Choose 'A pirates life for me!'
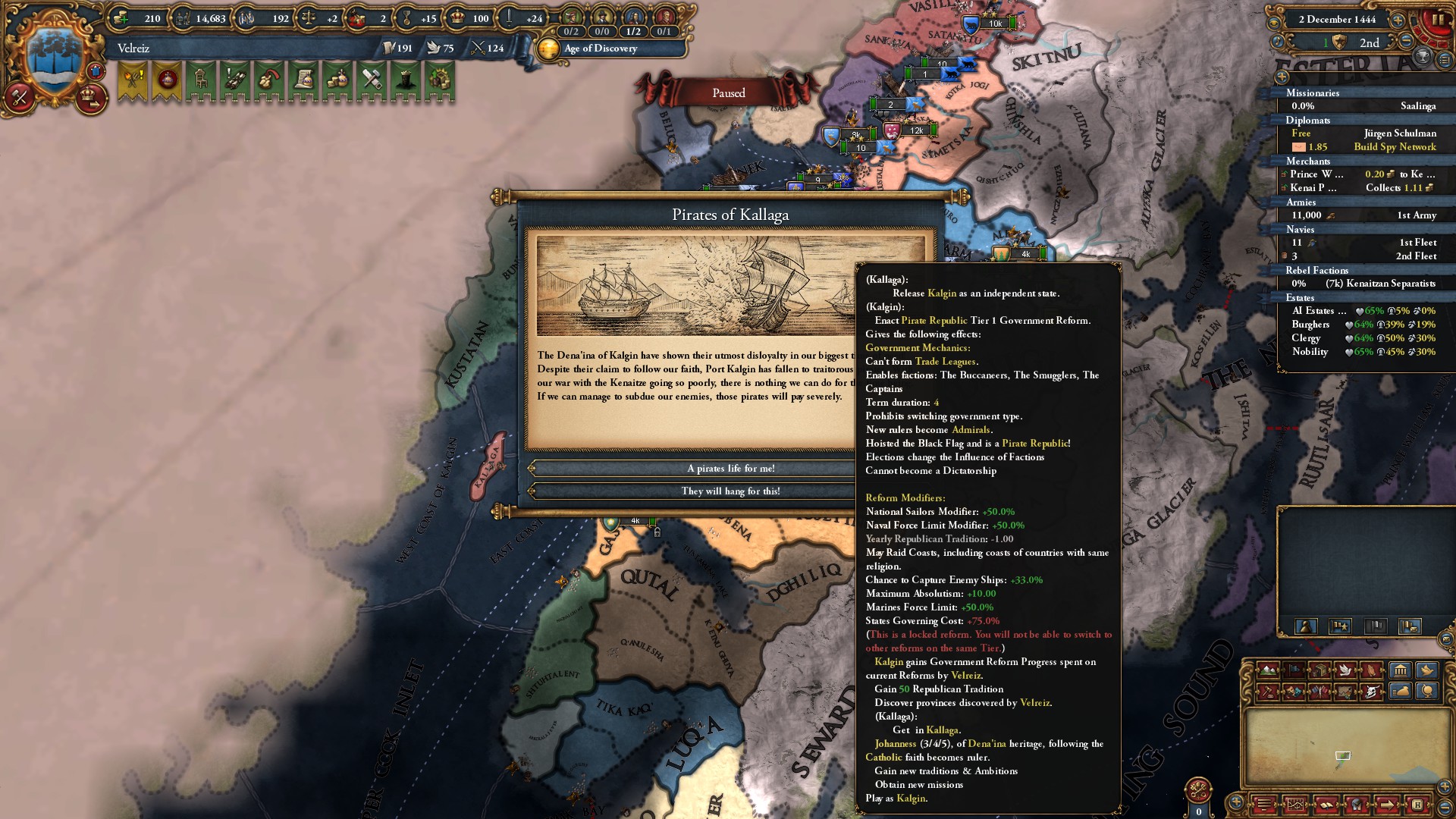The image size is (1456, 819). [730, 468]
